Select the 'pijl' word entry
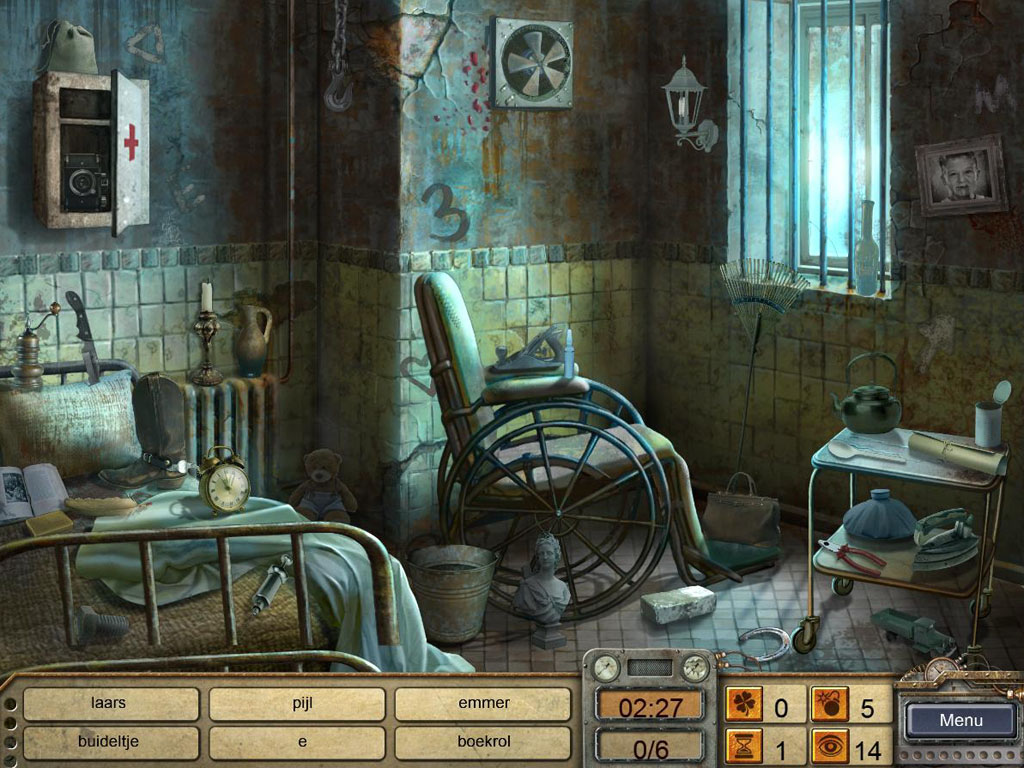The image size is (1024, 768). pos(296,703)
